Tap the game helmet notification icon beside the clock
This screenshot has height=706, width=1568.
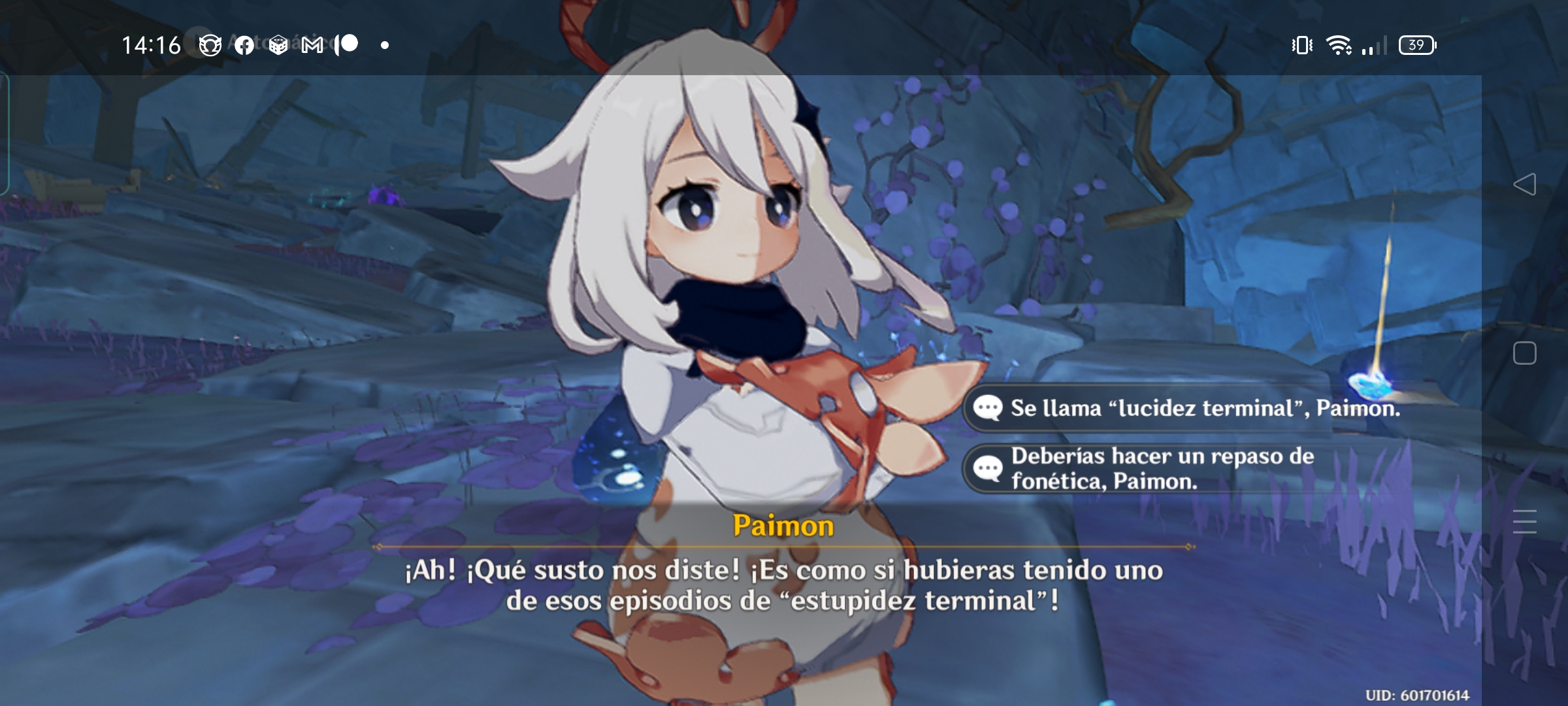coord(209,44)
